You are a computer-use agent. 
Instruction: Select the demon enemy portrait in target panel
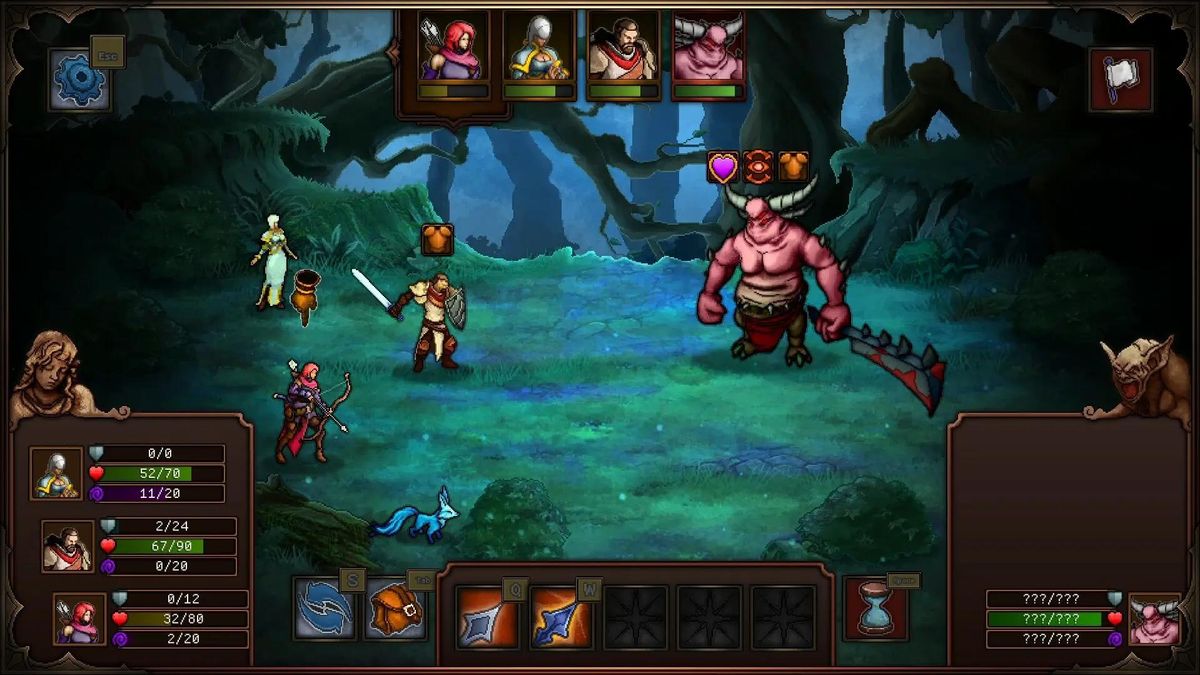coord(1154,619)
